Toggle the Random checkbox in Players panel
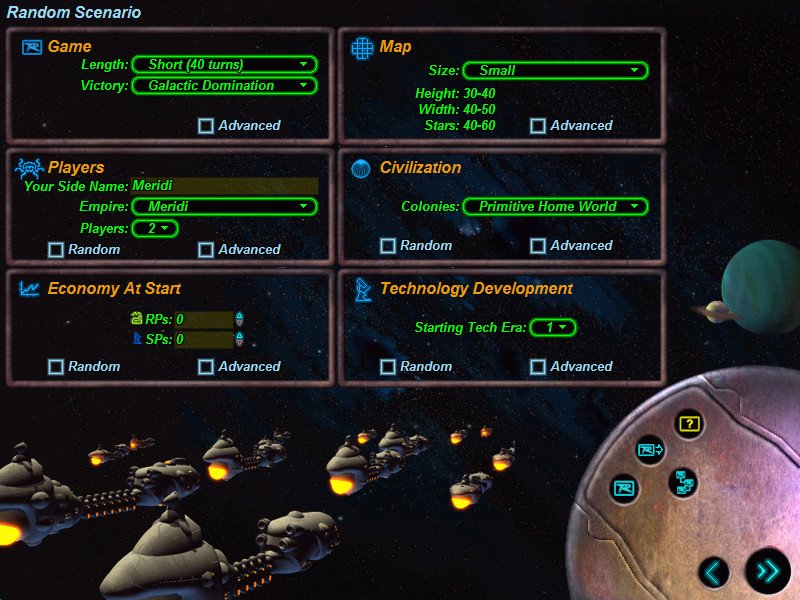The height and width of the screenshot is (600, 800). click(56, 249)
